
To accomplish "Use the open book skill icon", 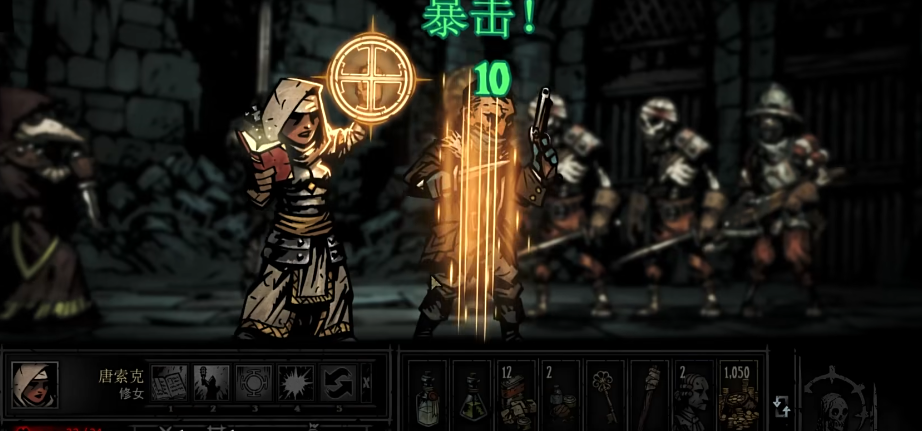I will coord(169,382).
